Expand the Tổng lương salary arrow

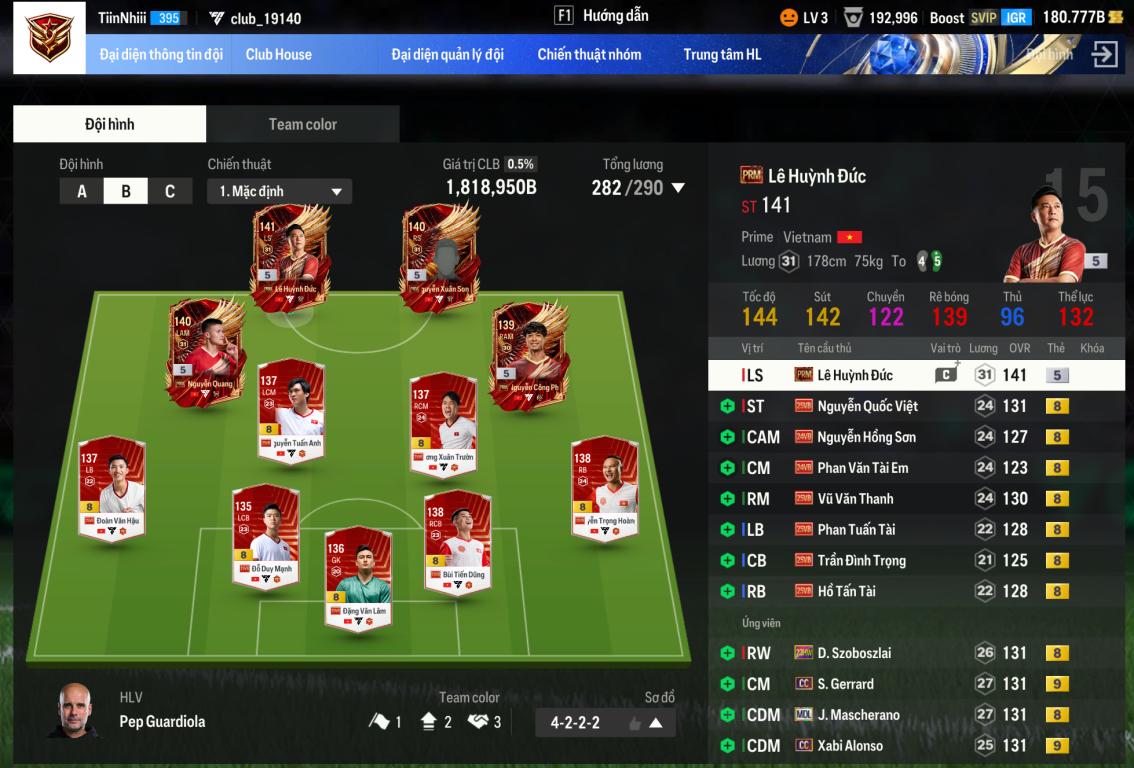[x=678, y=188]
